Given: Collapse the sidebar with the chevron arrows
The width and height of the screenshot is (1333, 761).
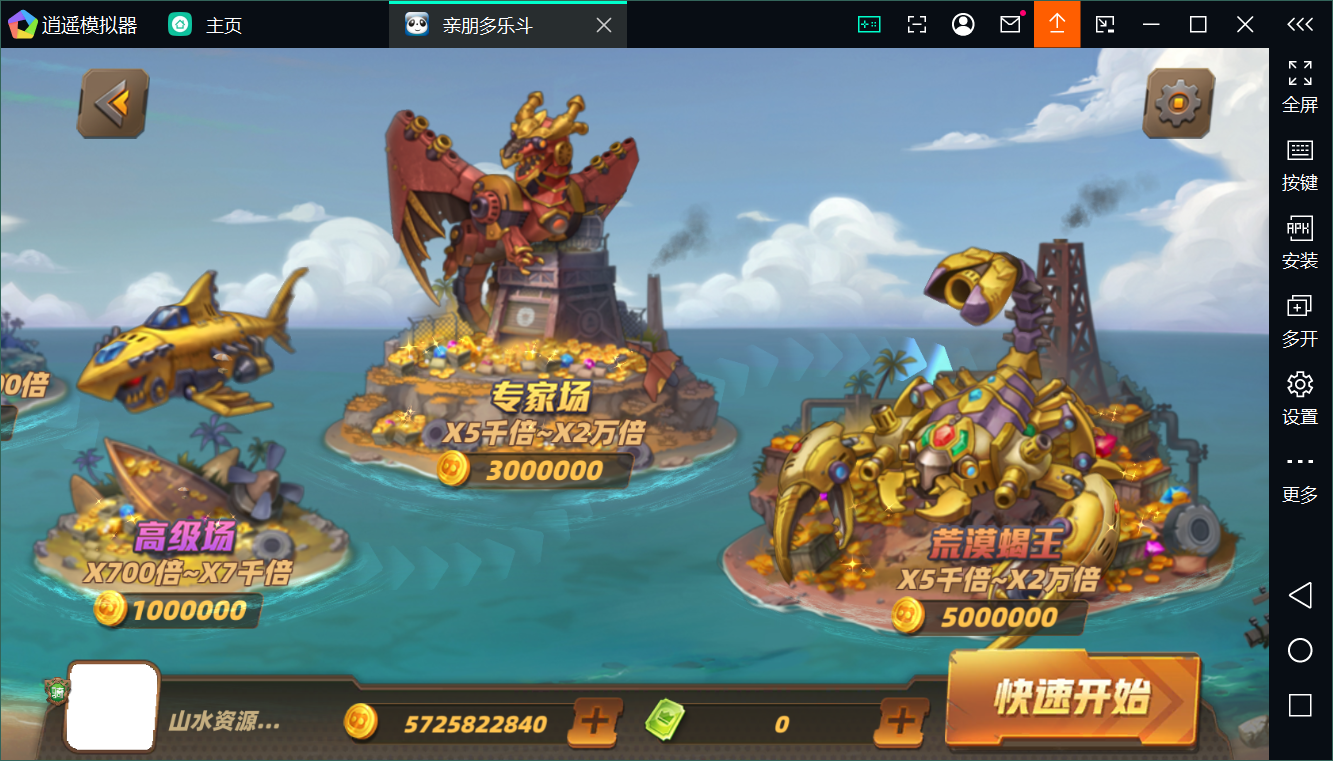Looking at the screenshot, I should 1299,24.
